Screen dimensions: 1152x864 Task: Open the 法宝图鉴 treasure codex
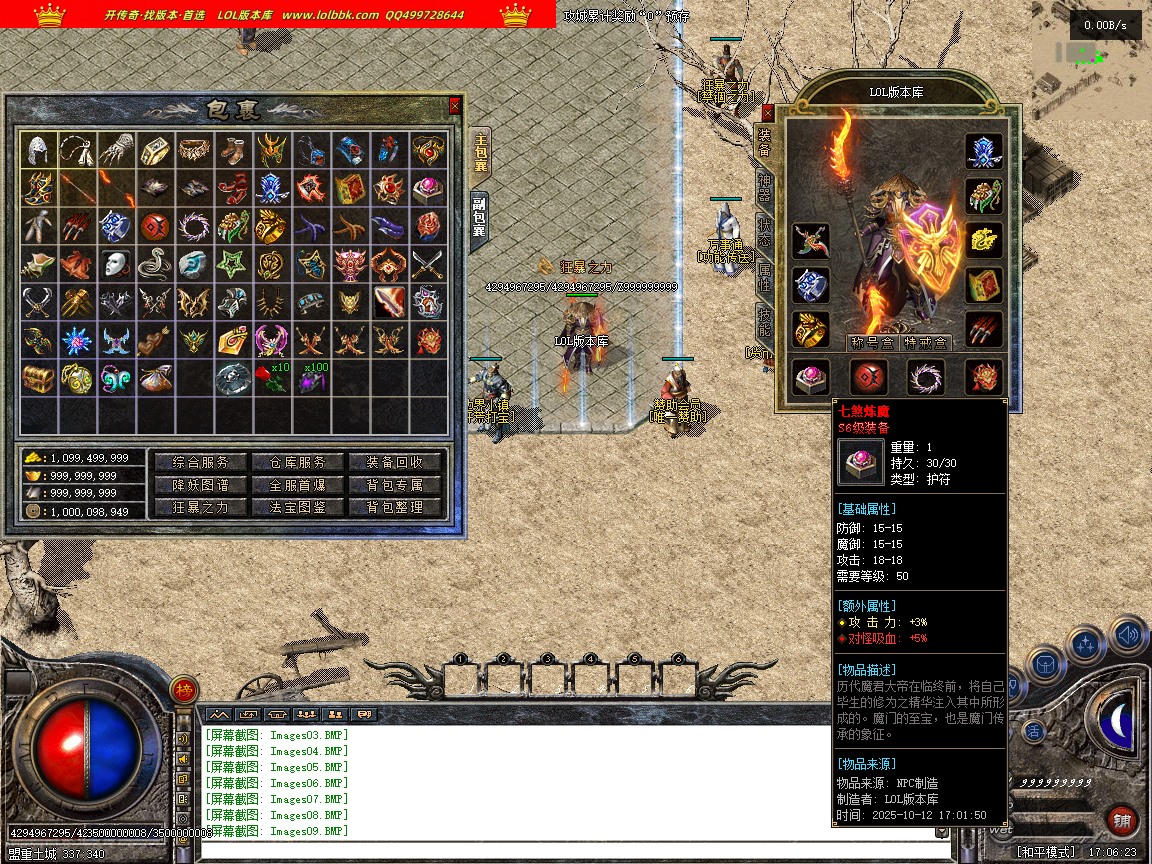tap(295, 507)
